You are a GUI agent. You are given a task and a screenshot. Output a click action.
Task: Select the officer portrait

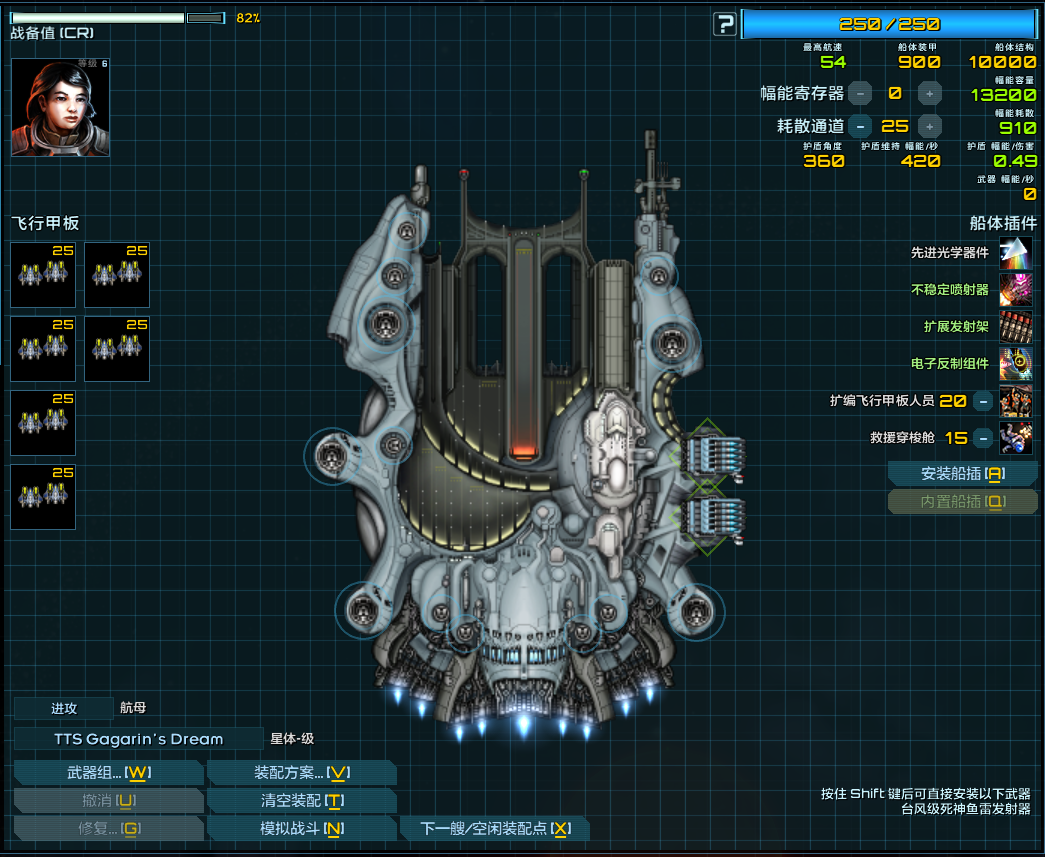[x=60, y=107]
